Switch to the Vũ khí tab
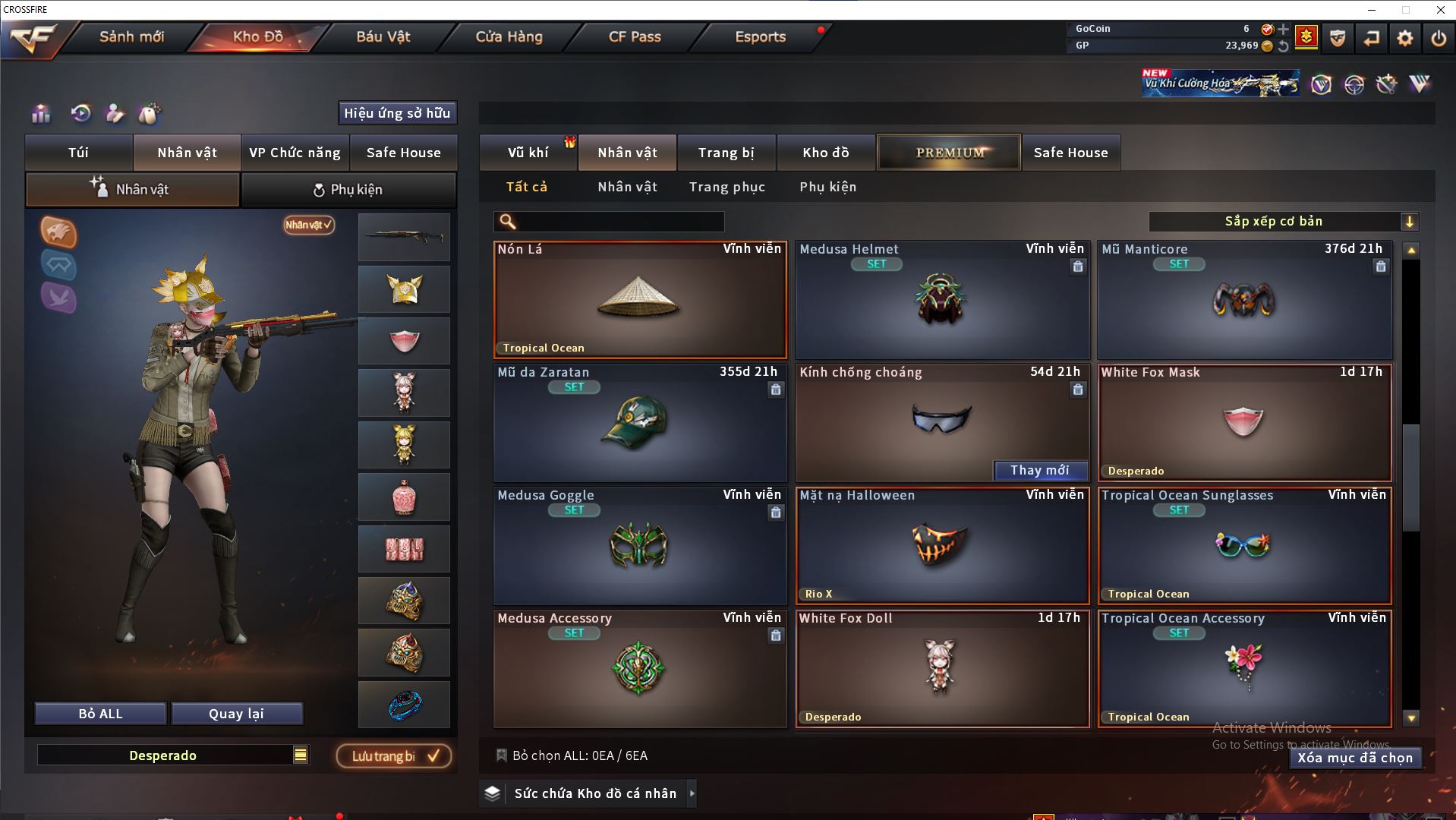This screenshot has width=1456, height=820. pyautogui.click(x=528, y=153)
